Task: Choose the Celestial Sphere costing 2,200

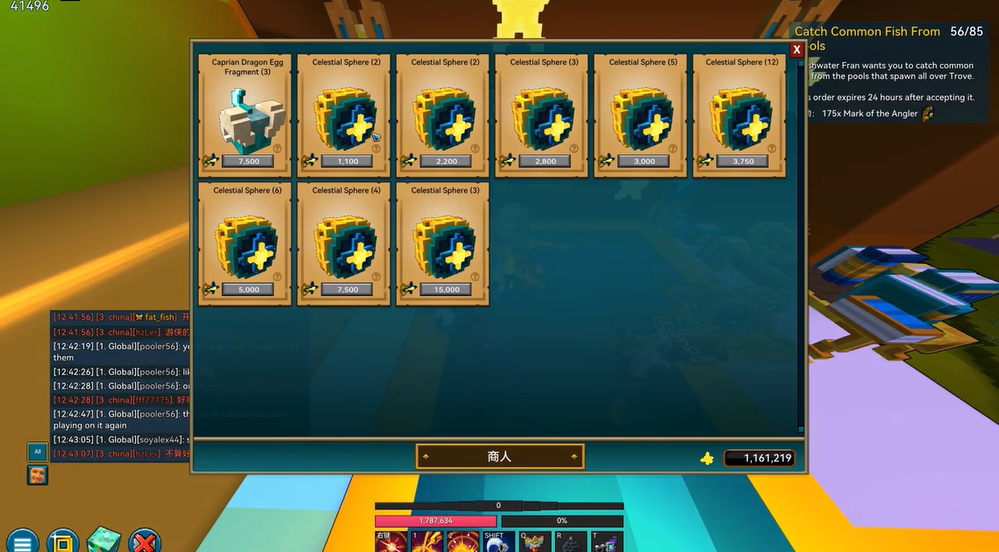Action: tap(443, 115)
